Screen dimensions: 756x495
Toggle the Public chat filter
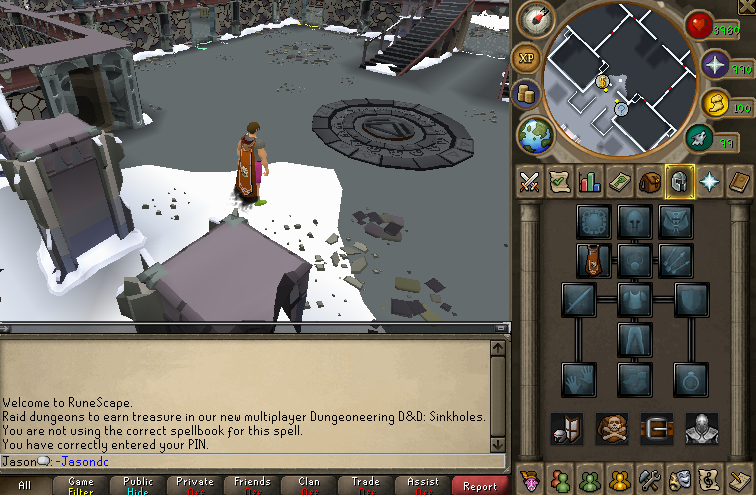pyautogui.click(x=138, y=486)
